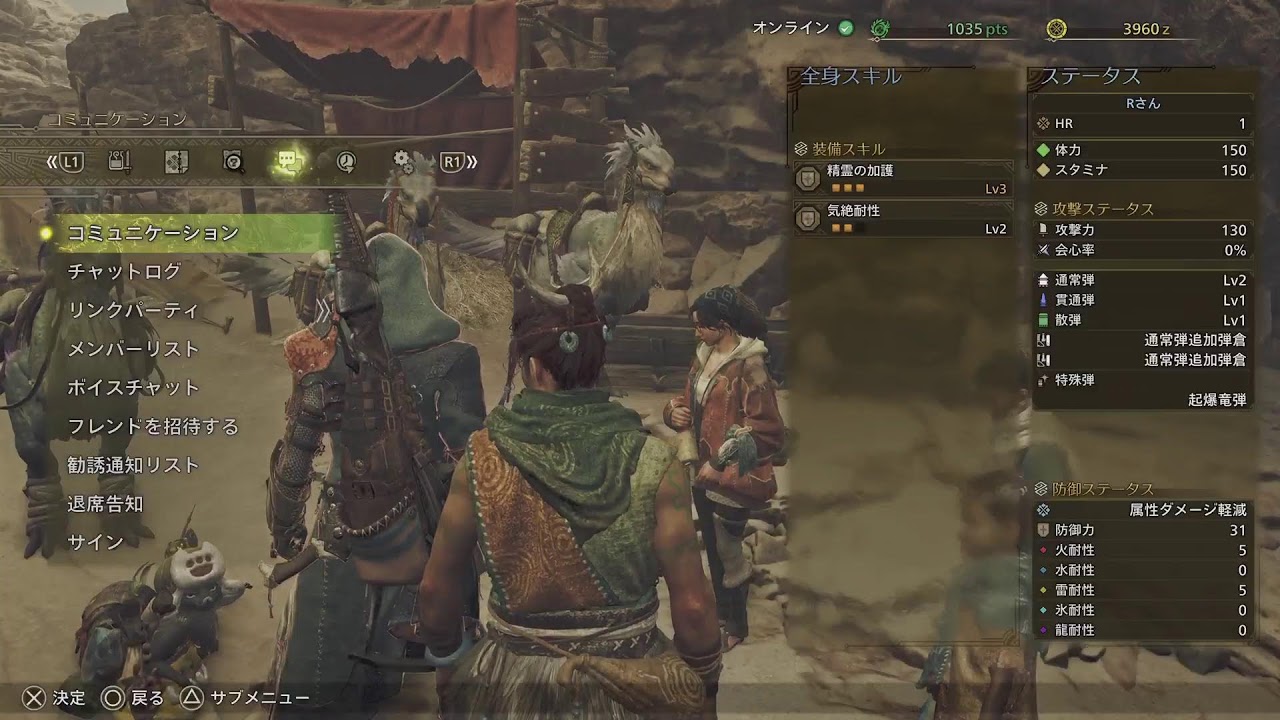Open 勧誘通知リスト invitation notices
Screen dimensions: 1280x720
click(133, 465)
